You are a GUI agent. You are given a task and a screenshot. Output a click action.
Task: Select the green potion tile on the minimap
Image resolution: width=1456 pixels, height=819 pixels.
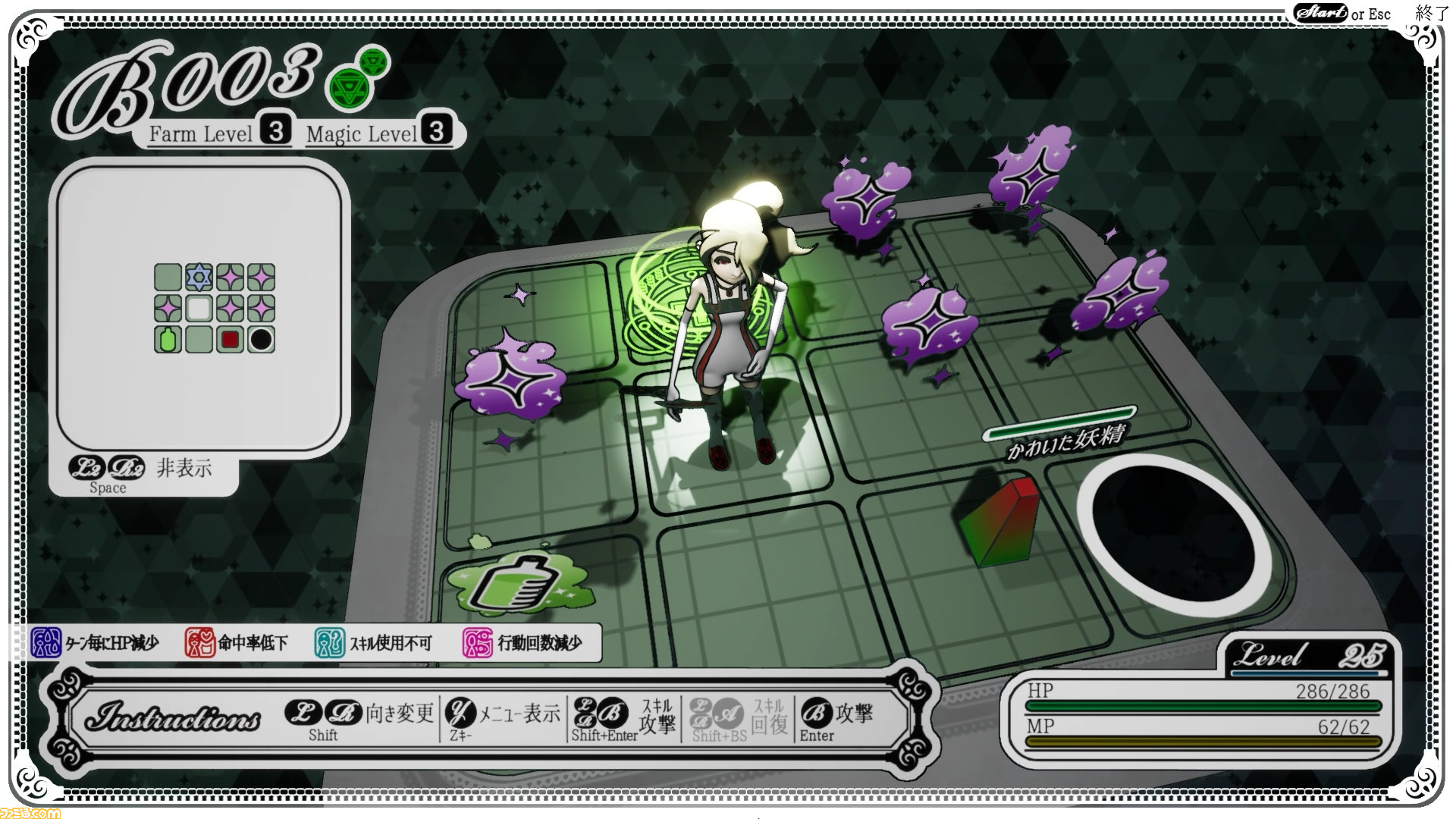pos(168,340)
